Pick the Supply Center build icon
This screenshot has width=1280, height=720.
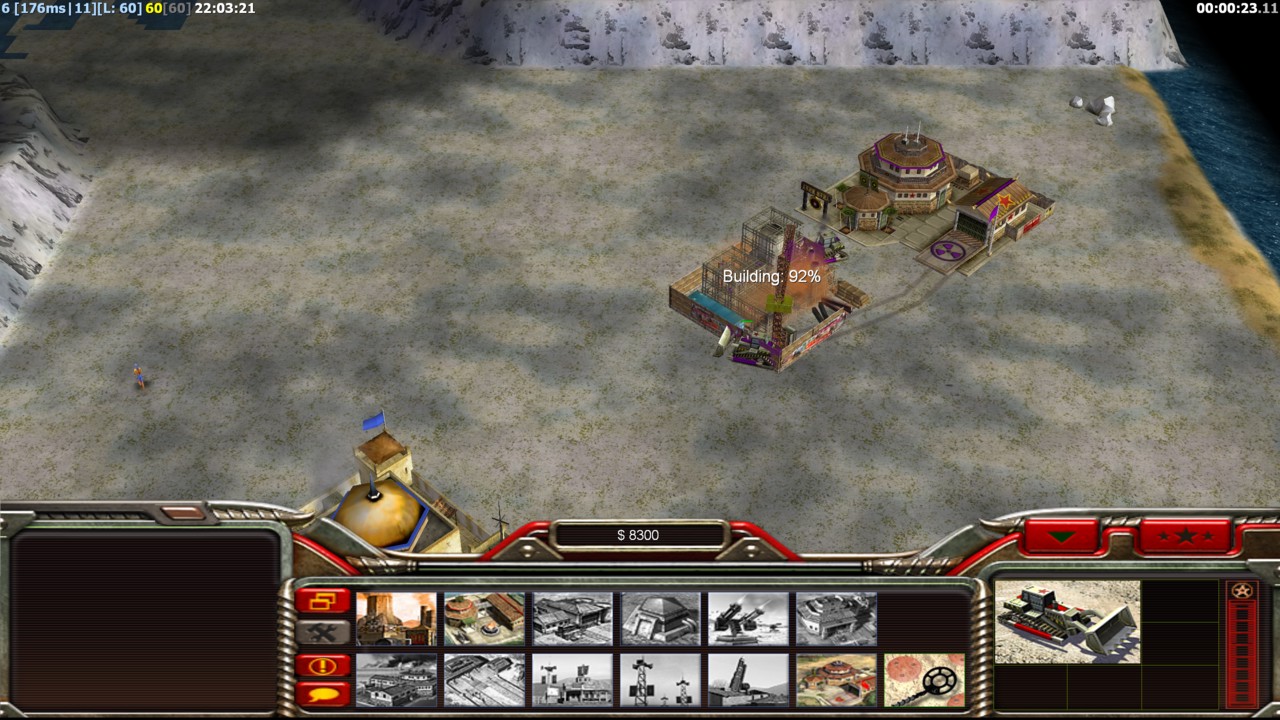572,618
